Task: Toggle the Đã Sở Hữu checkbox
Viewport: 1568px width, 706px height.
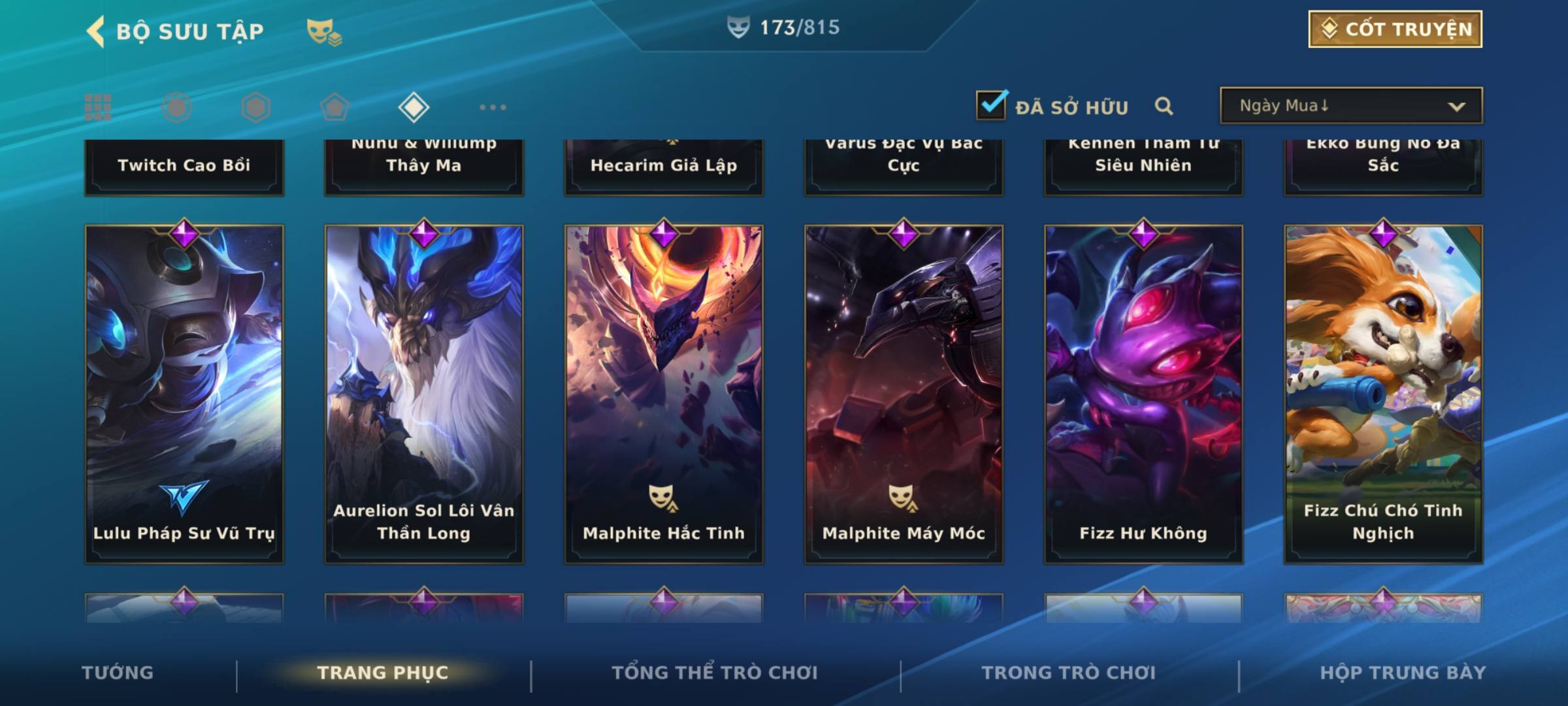Action: (991, 105)
